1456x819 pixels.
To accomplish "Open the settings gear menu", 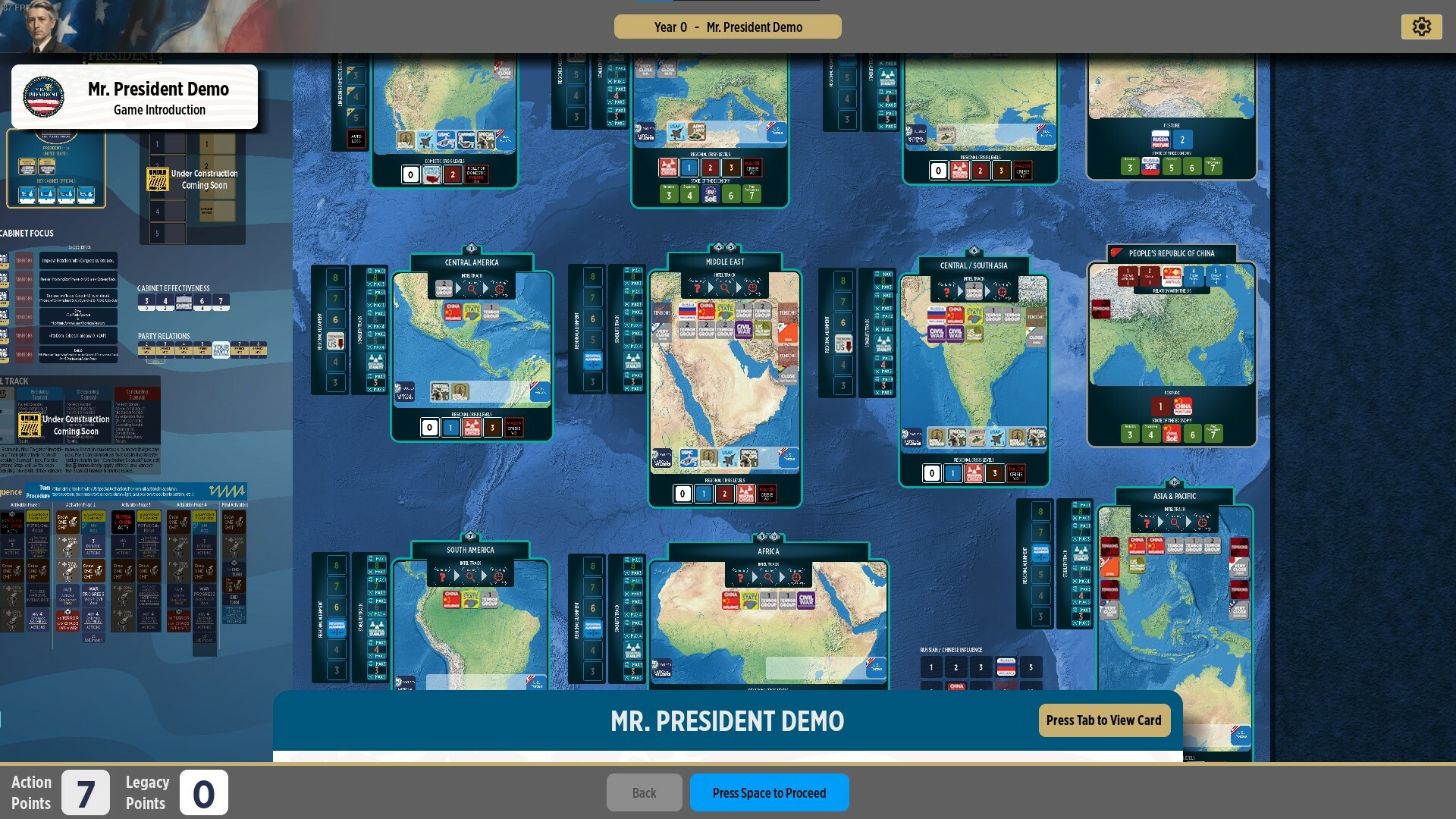I will point(1423,26).
